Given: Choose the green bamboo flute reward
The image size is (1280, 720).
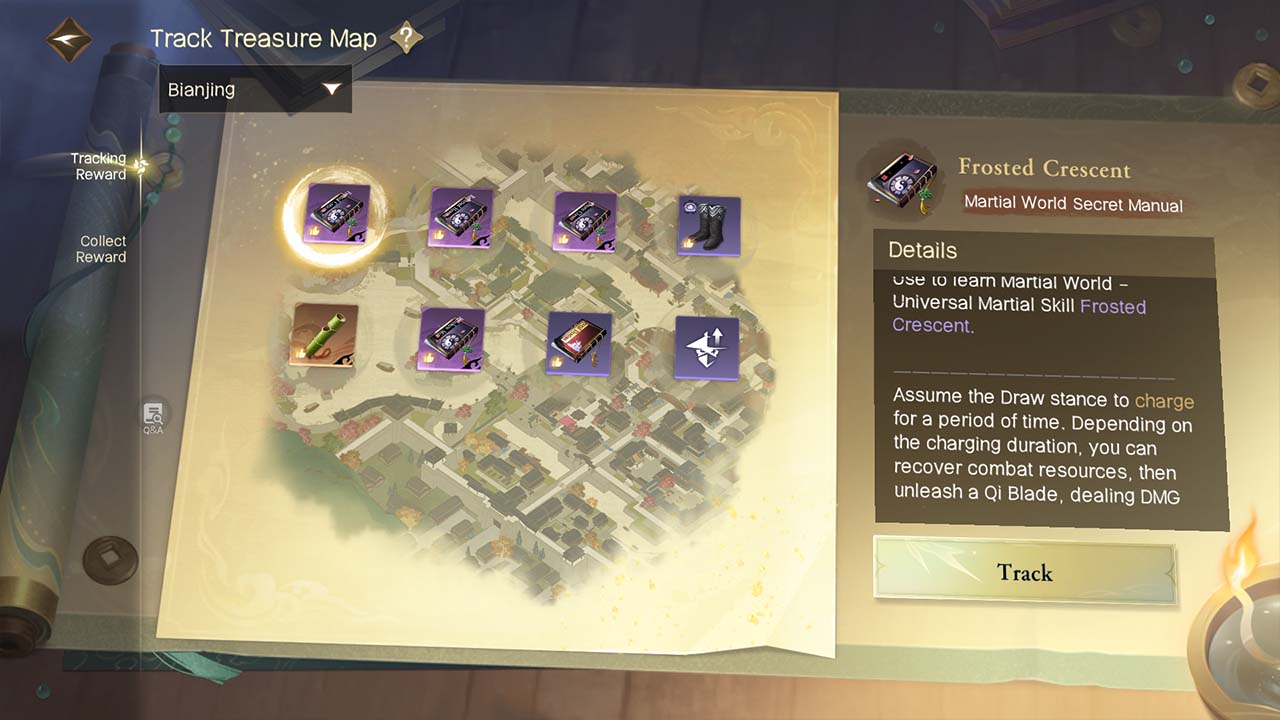Looking at the screenshot, I should (x=324, y=335).
